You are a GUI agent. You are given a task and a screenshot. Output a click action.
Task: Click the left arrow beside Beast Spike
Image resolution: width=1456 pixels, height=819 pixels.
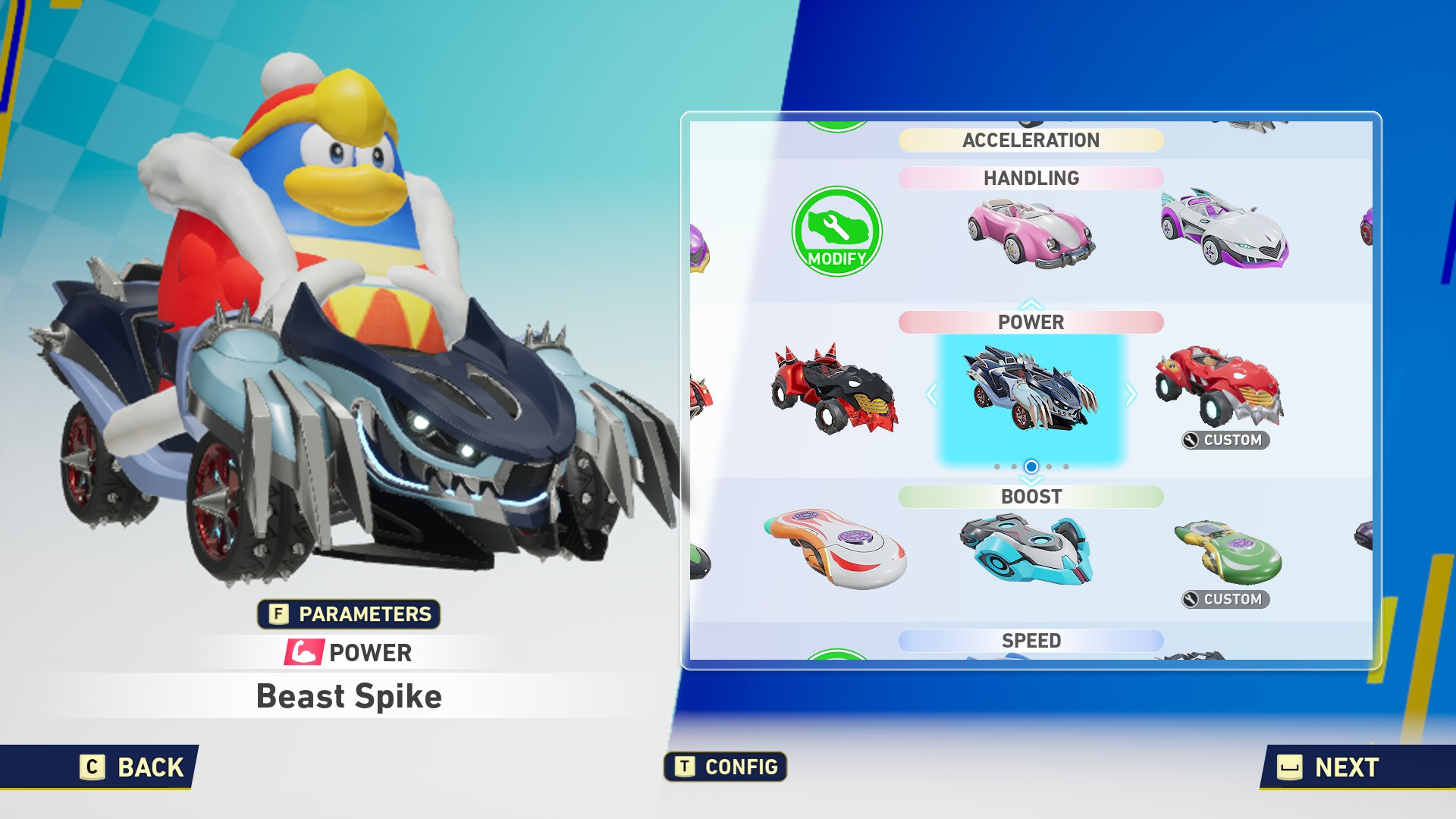click(x=930, y=394)
